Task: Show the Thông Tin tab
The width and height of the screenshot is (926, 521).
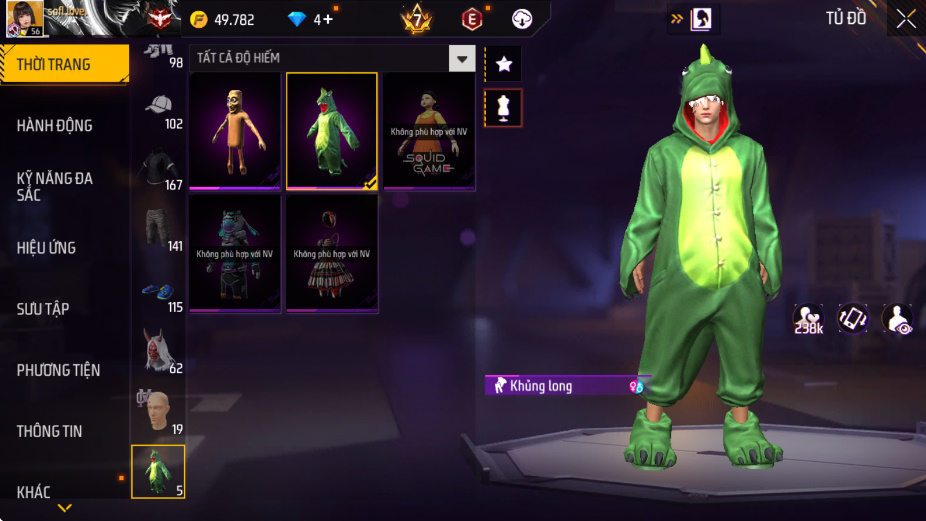Action: [x=49, y=431]
